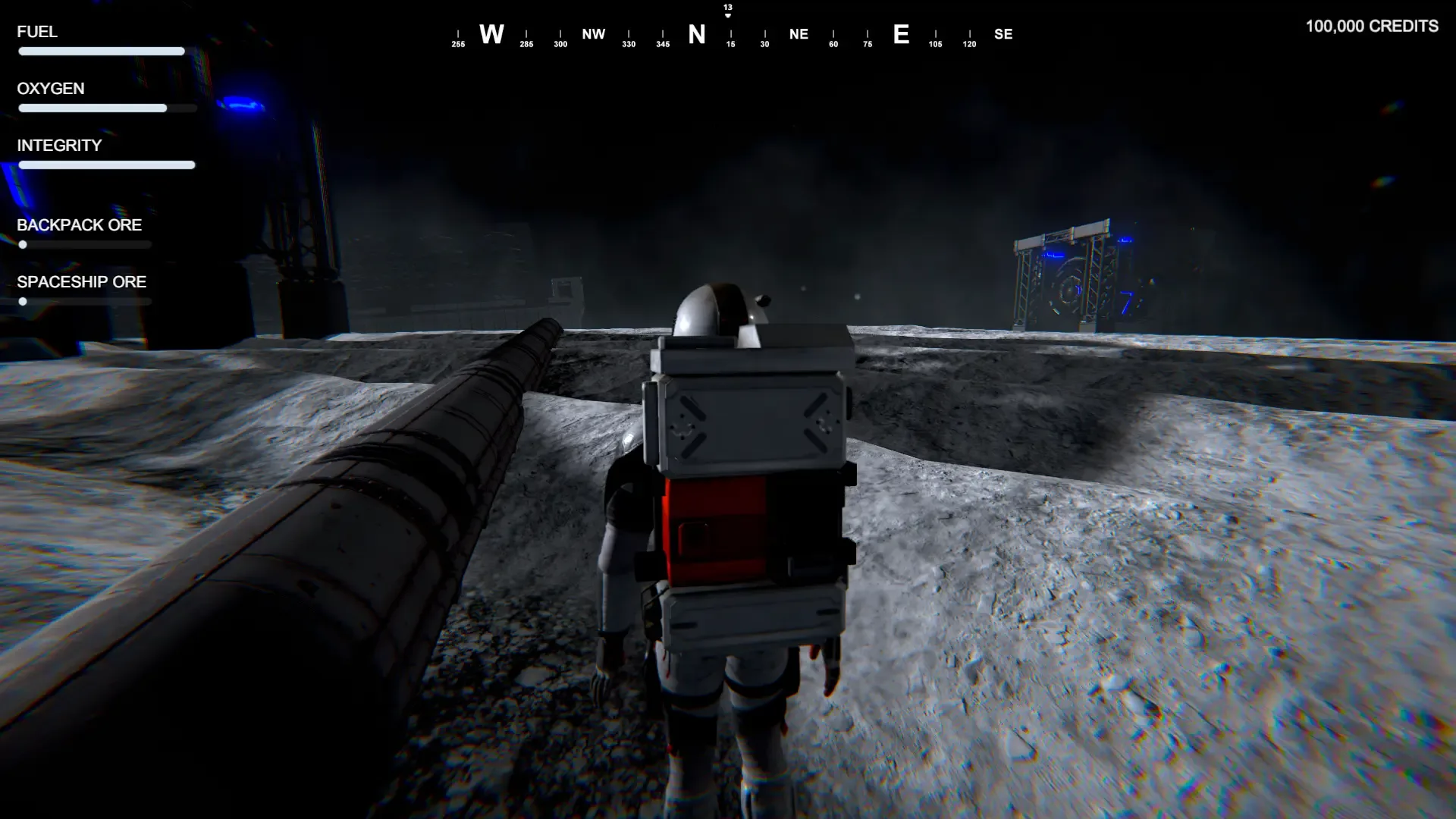Select the E marker on the compass
The width and height of the screenshot is (1456, 819).
pyautogui.click(x=901, y=35)
